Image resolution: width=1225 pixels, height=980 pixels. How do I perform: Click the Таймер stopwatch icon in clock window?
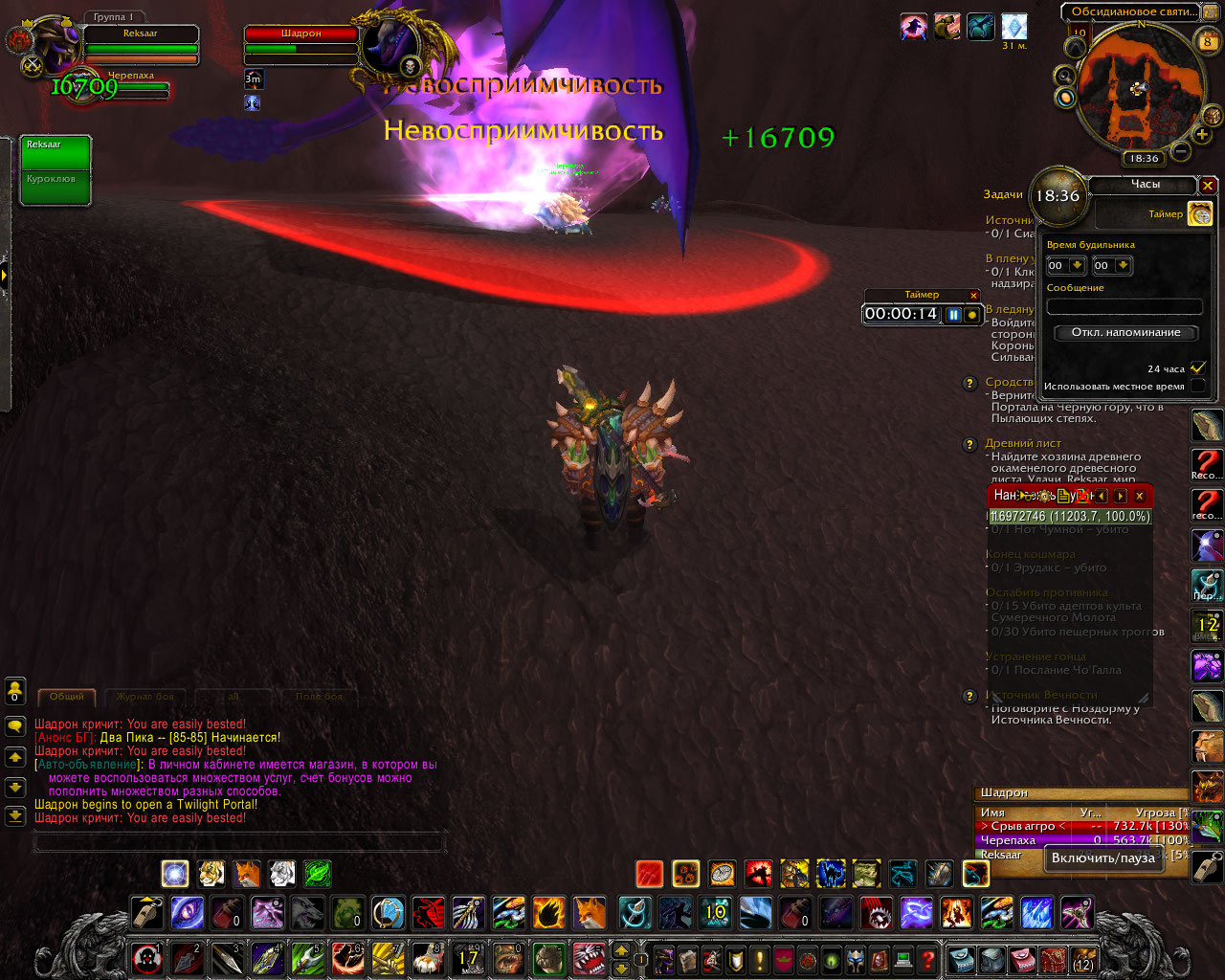(x=1199, y=213)
